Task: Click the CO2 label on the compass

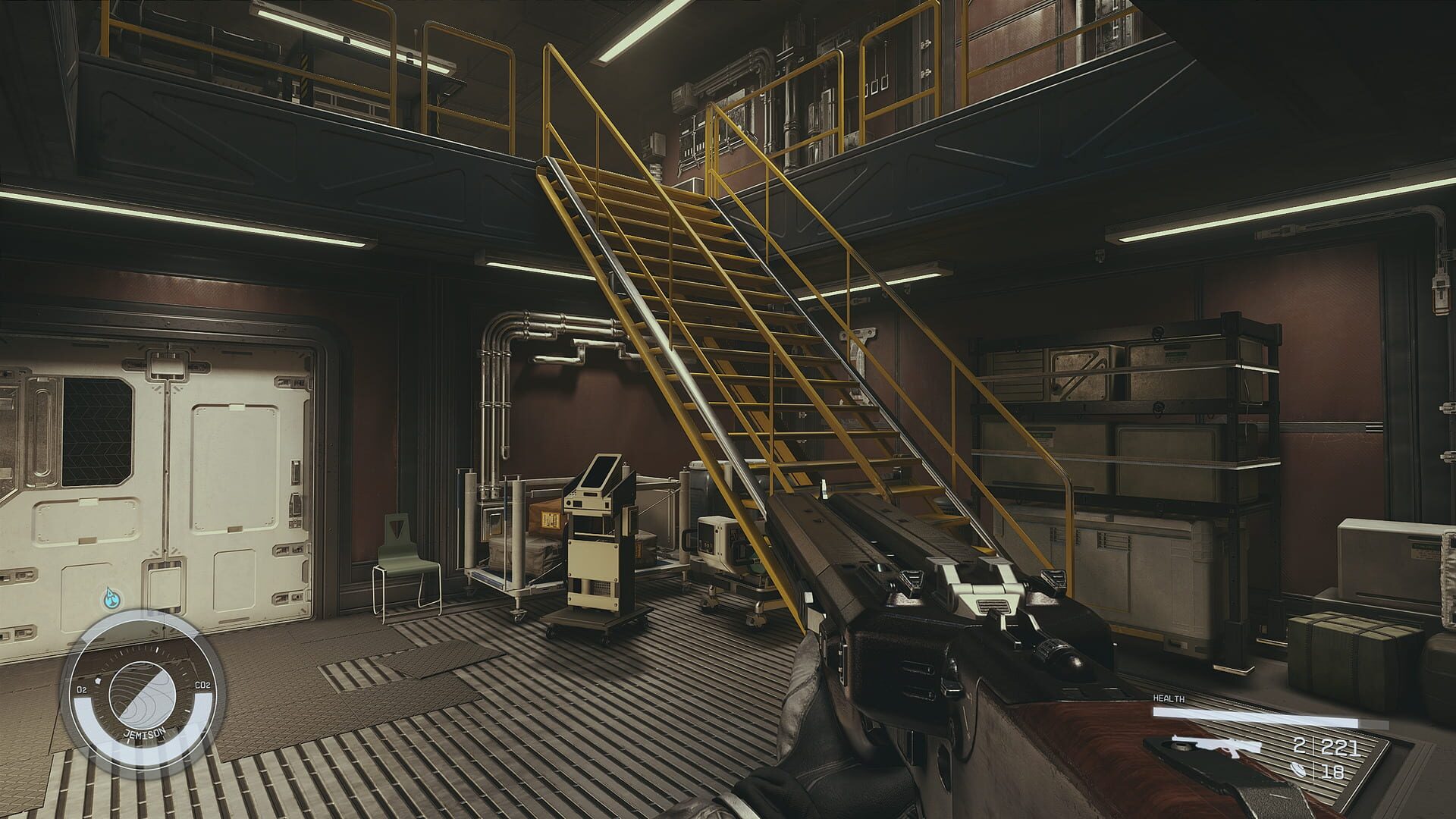Action: coord(202,685)
